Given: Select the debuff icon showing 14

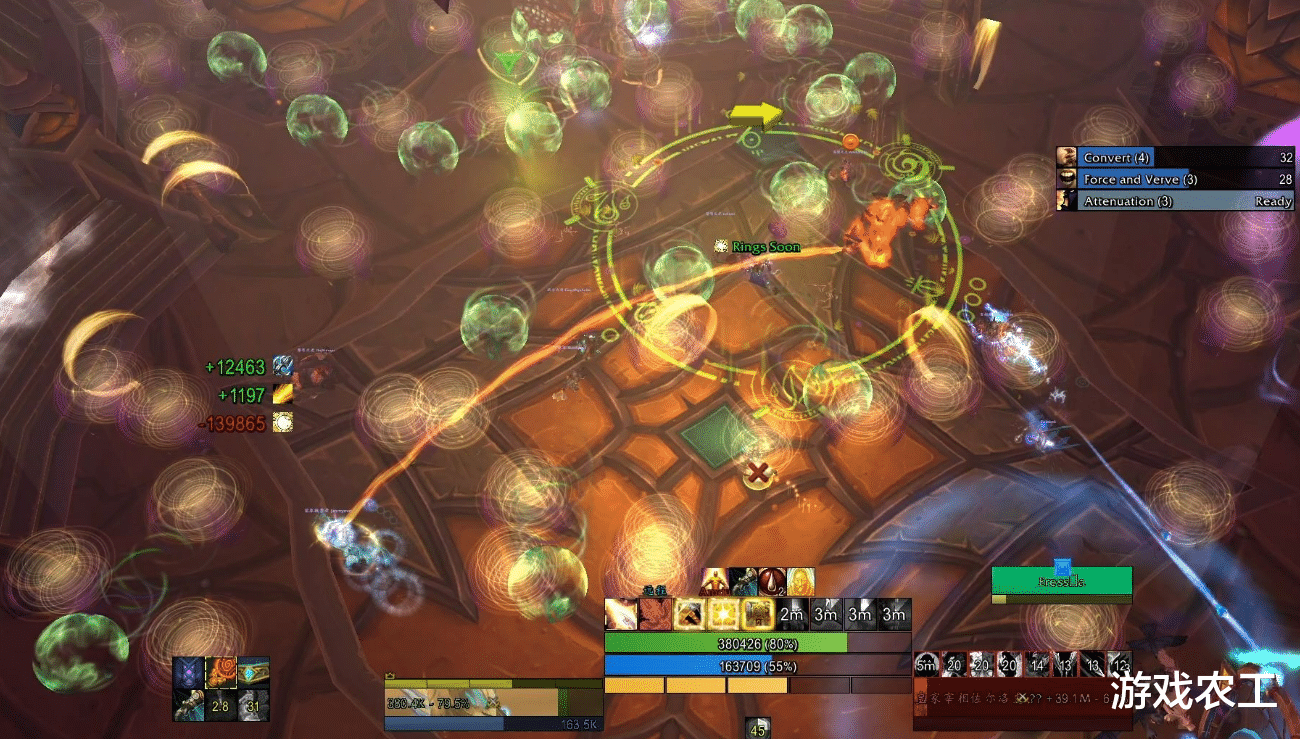Looking at the screenshot, I should coord(1037,664).
